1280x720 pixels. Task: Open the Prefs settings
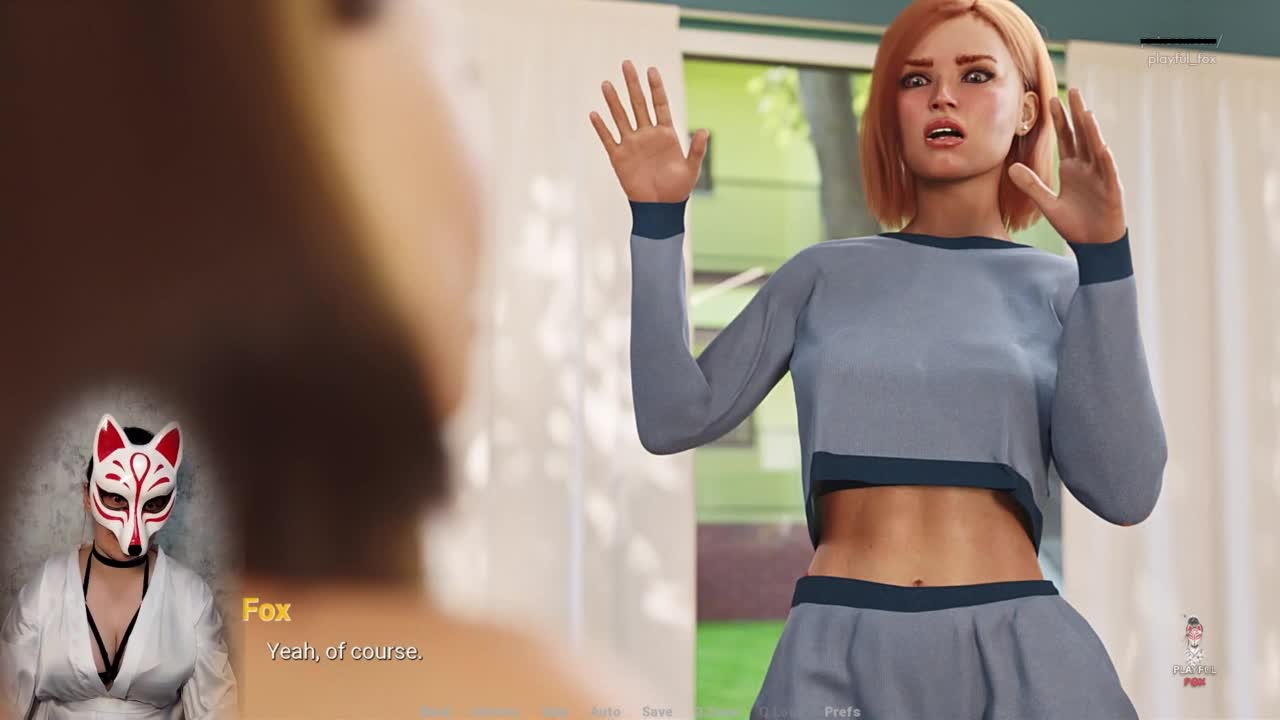(842, 712)
